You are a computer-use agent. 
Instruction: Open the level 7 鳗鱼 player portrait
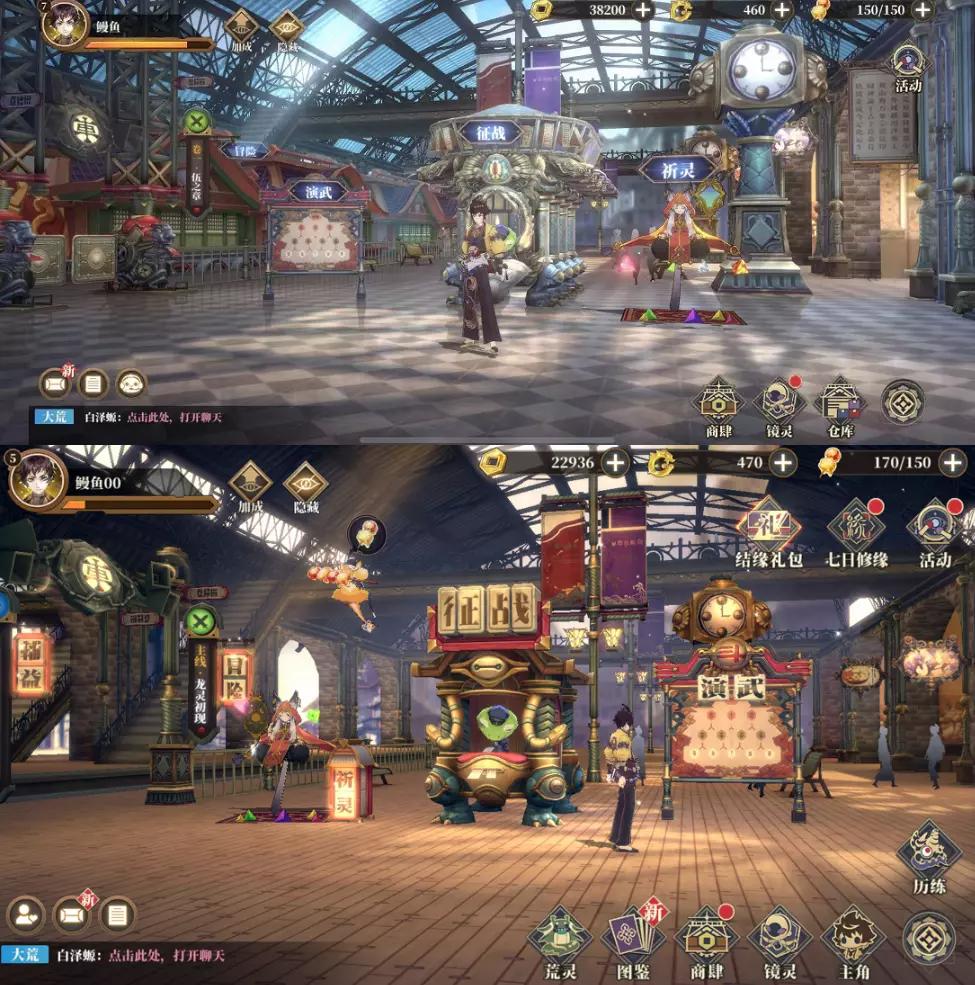tap(65, 24)
